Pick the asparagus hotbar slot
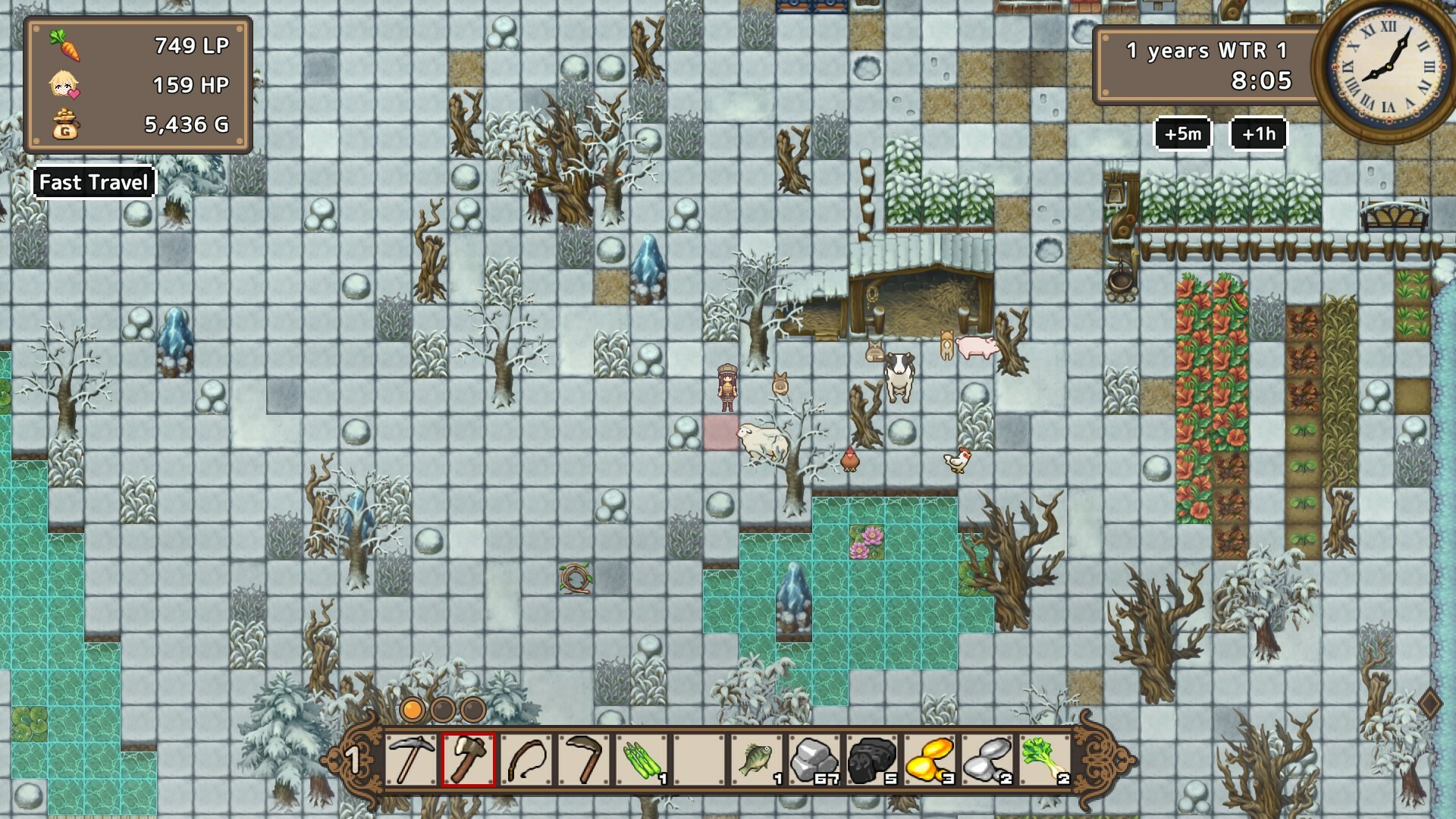The image size is (1456, 819). 642,760
